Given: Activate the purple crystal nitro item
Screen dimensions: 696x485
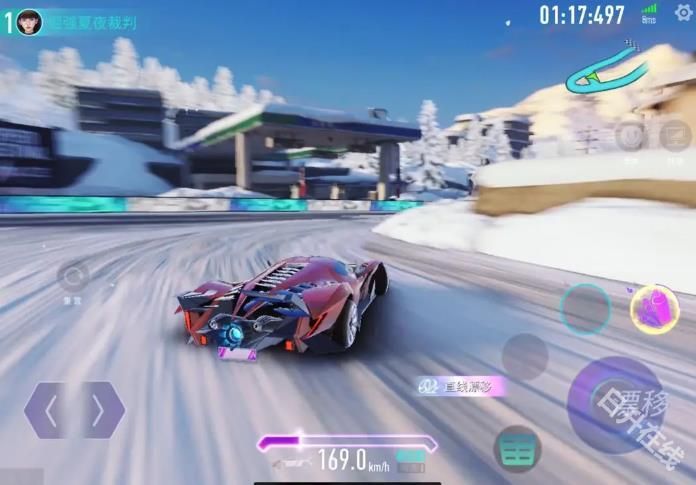Looking at the screenshot, I should [654, 308].
